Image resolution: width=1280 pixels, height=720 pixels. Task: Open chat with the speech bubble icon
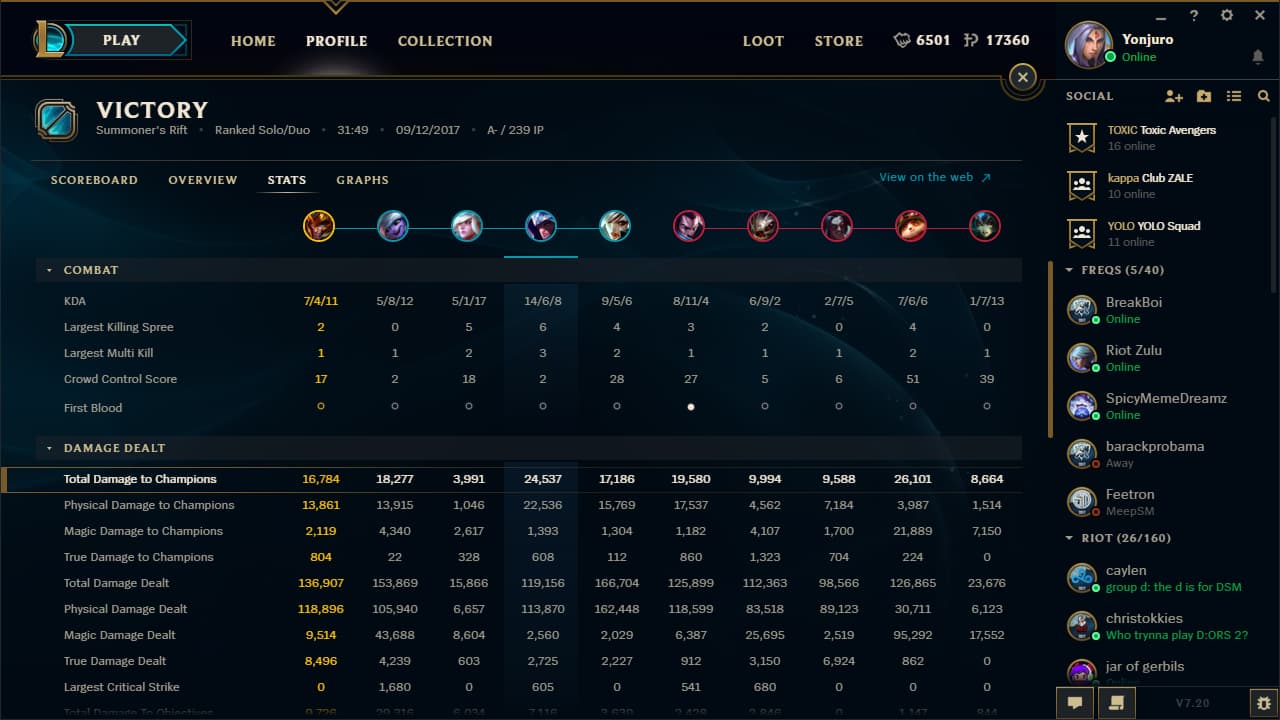1074,703
